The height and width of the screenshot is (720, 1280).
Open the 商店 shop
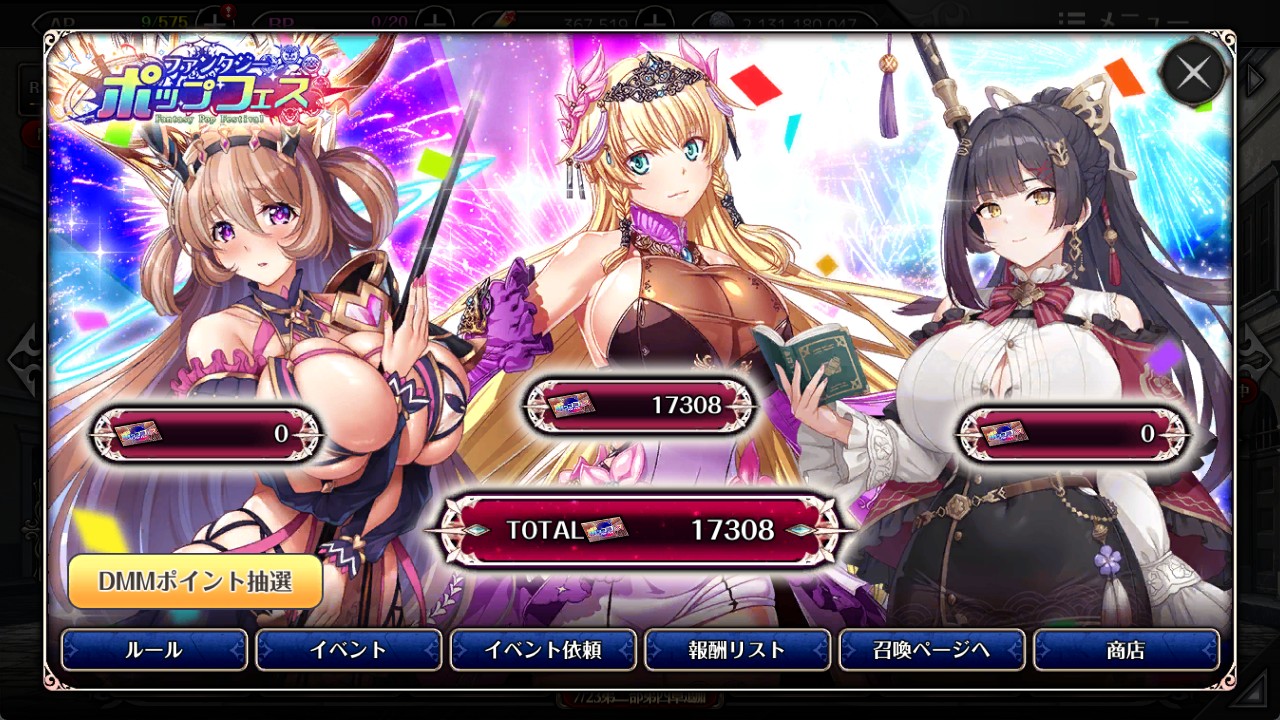coord(1126,650)
